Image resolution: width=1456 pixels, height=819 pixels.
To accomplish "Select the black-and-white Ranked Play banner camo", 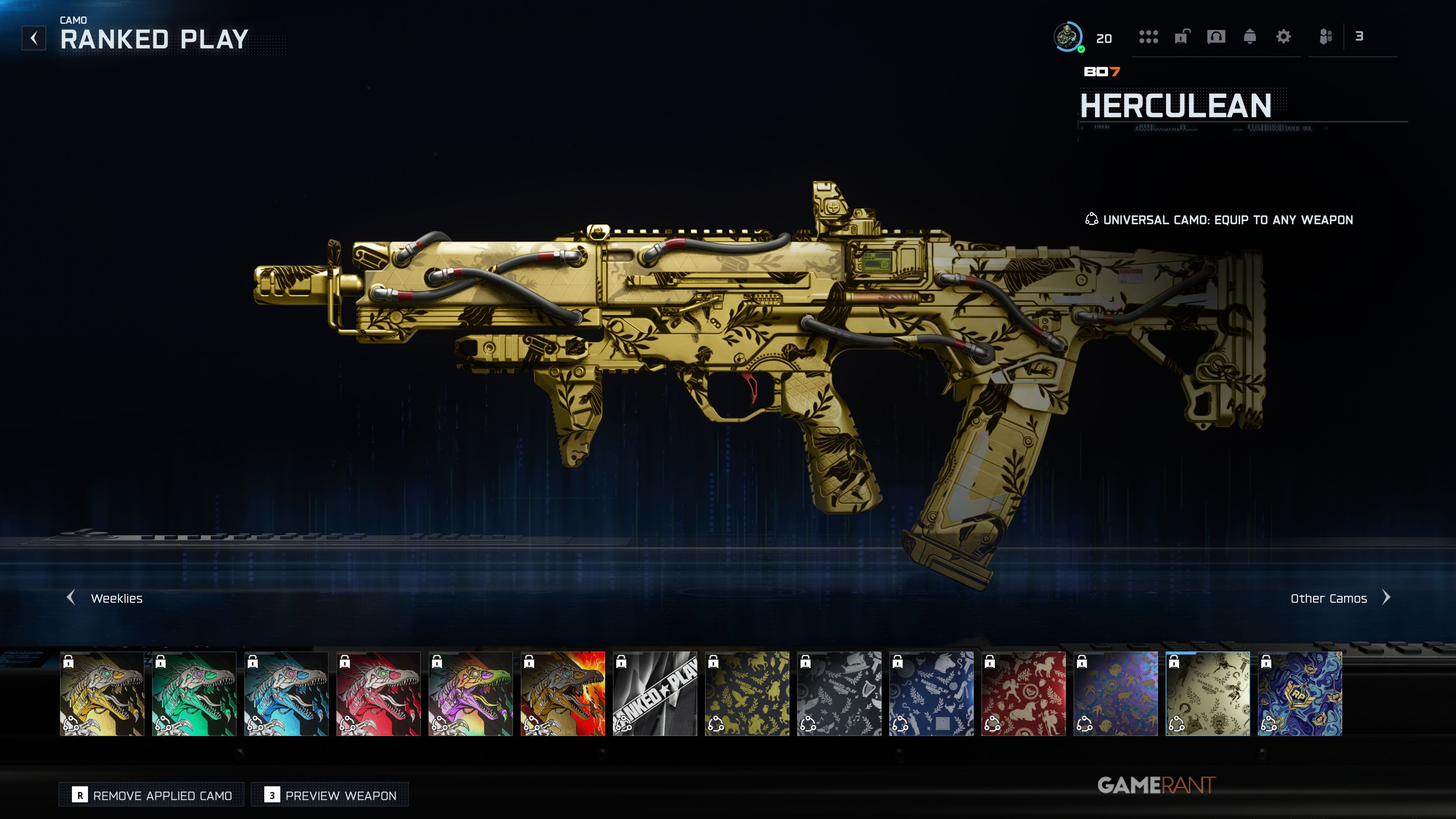I will coord(655,693).
